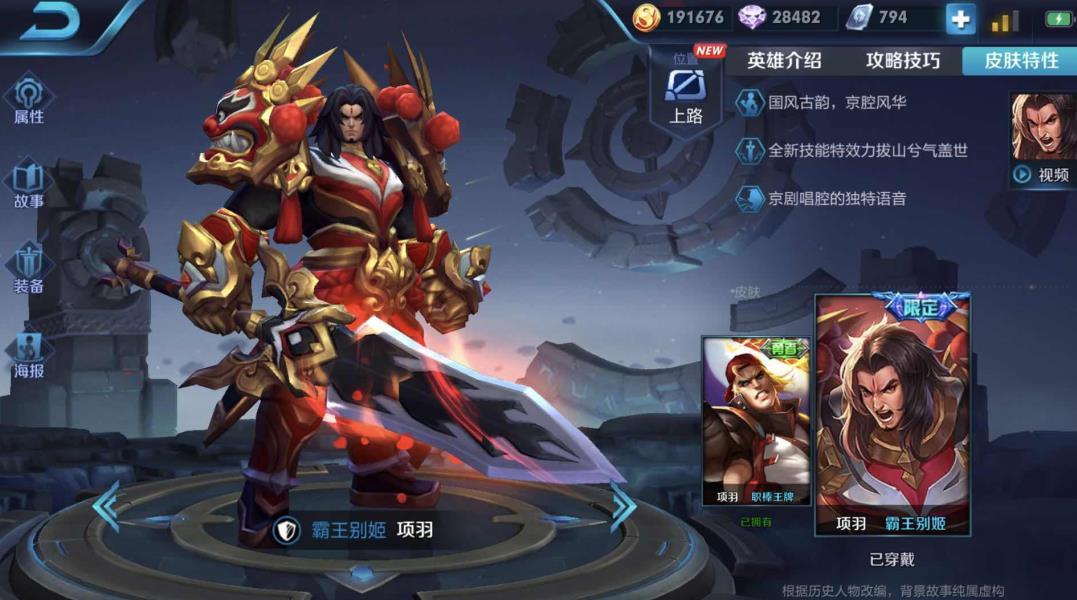Open the 装备 equipment page
Viewport: 1077px width, 600px height.
29,270
